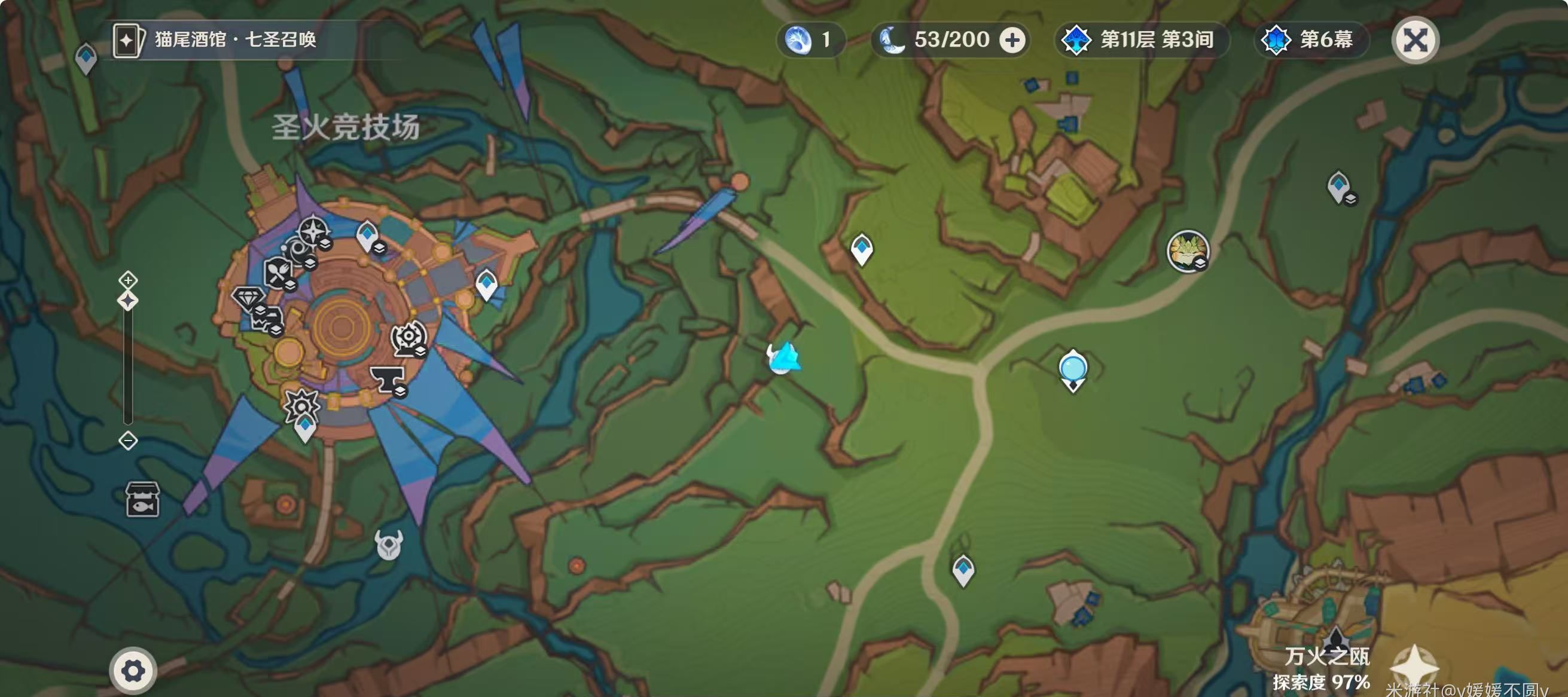
Task: Close the map with the X button
Action: pyautogui.click(x=1415, y=41)
